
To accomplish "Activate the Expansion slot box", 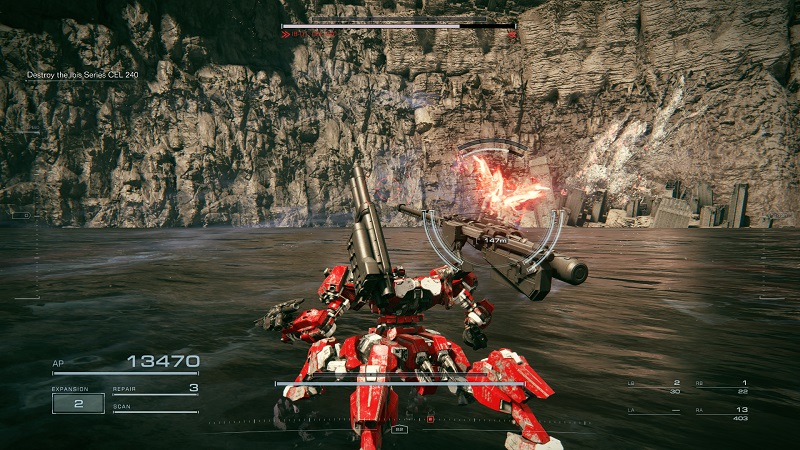I will pyautogui.click(x=78, y=403).
